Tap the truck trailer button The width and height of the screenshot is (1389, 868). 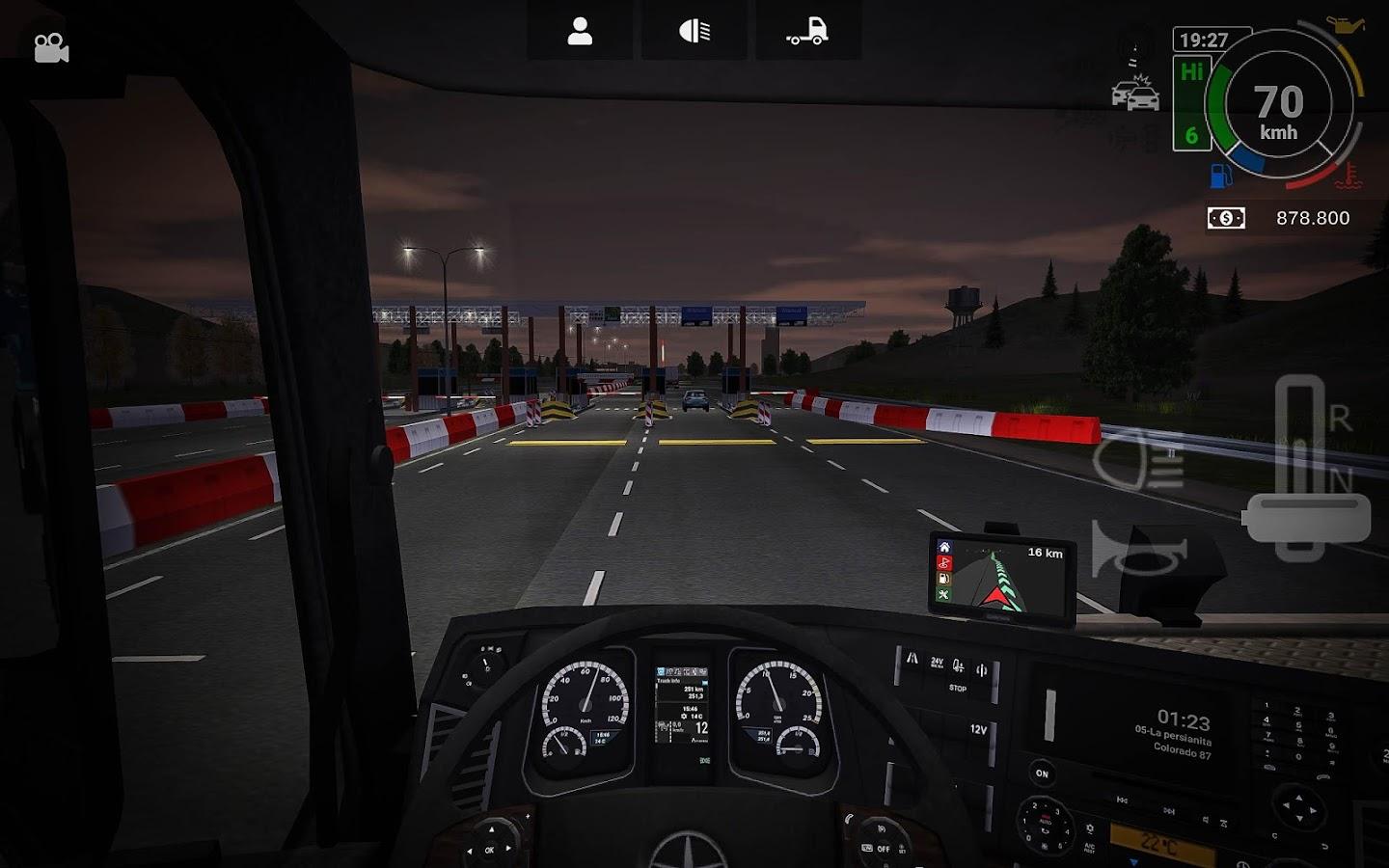(x=807, y=32)
